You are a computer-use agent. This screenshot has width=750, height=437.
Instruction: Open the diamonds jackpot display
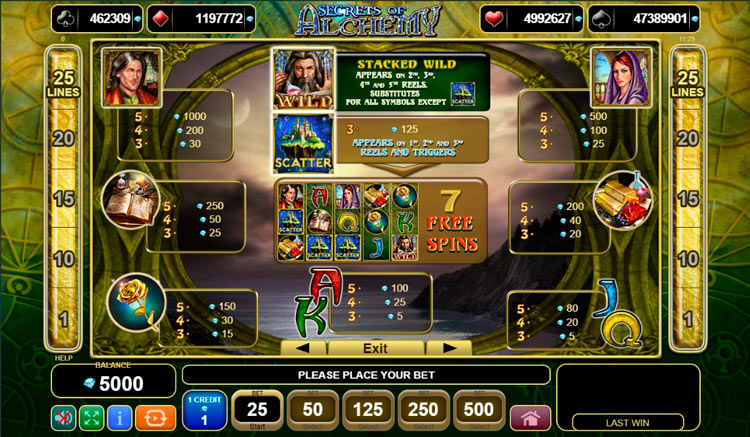click(206, 18)
